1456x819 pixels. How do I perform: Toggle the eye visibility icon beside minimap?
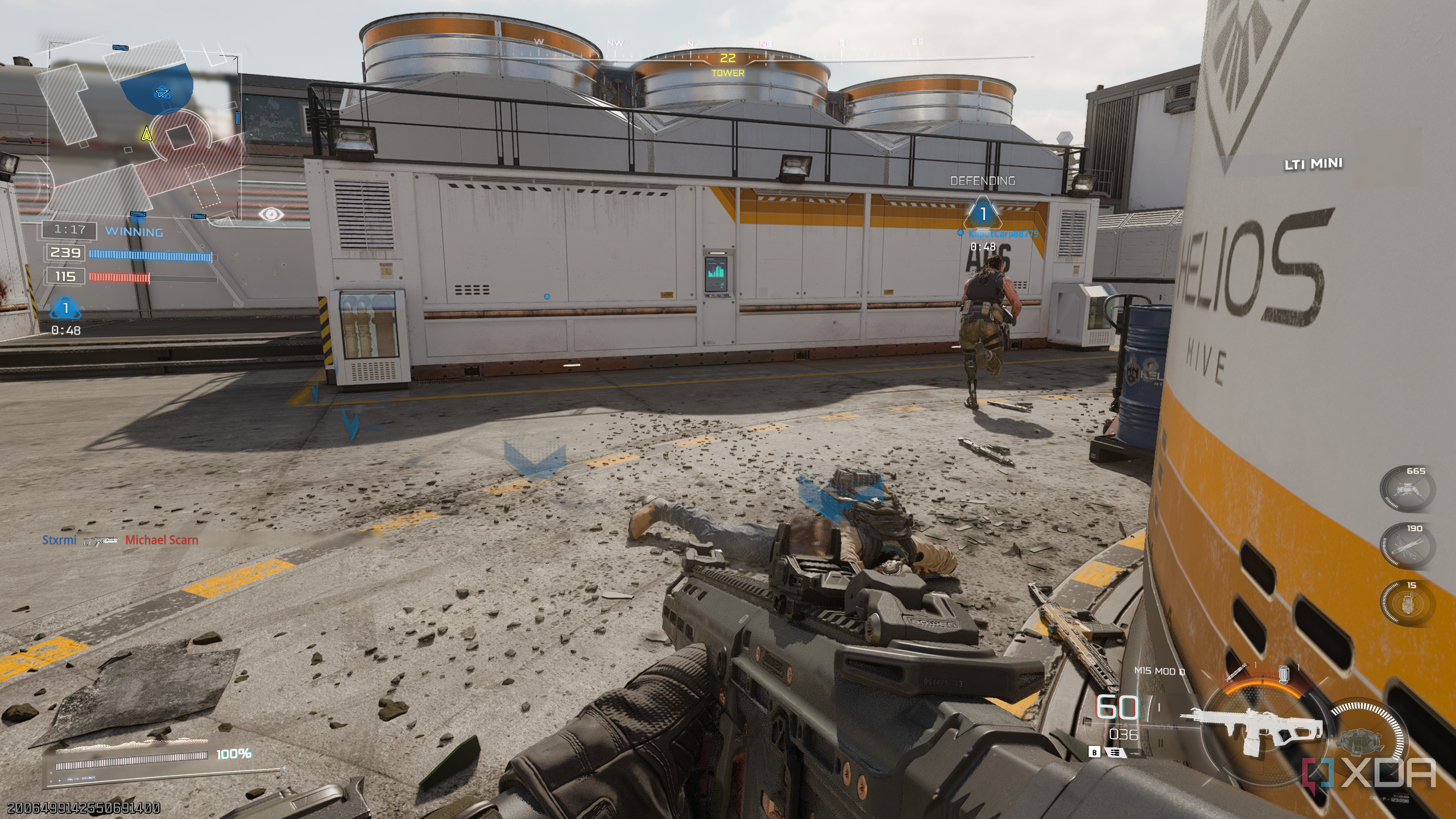[271, 214]
